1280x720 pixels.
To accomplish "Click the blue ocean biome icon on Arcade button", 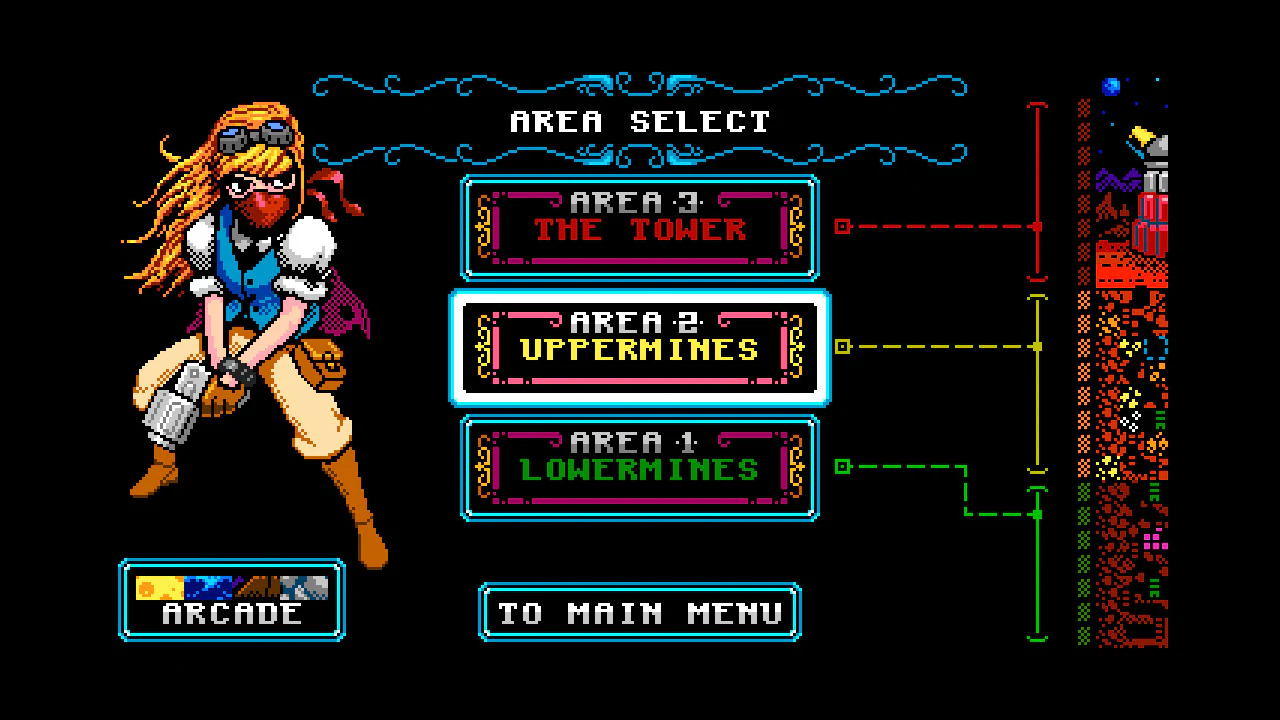I will [208, 588].
